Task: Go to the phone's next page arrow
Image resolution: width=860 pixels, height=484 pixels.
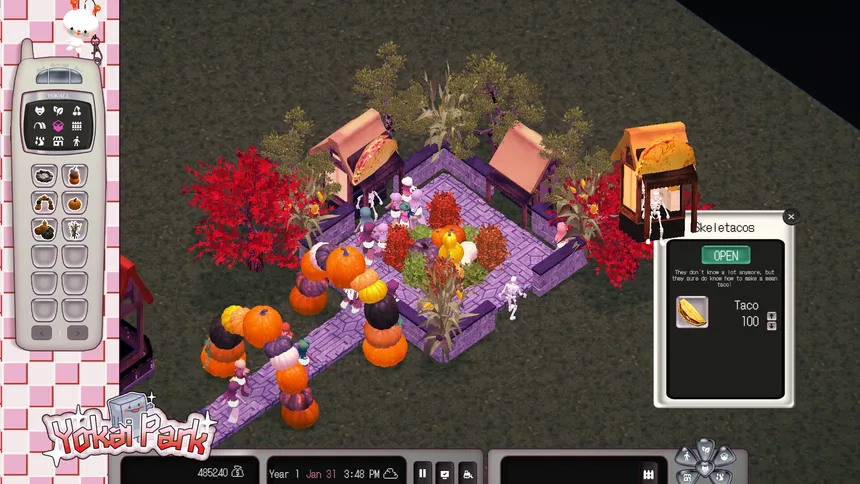Action: (x=76, y=332)
